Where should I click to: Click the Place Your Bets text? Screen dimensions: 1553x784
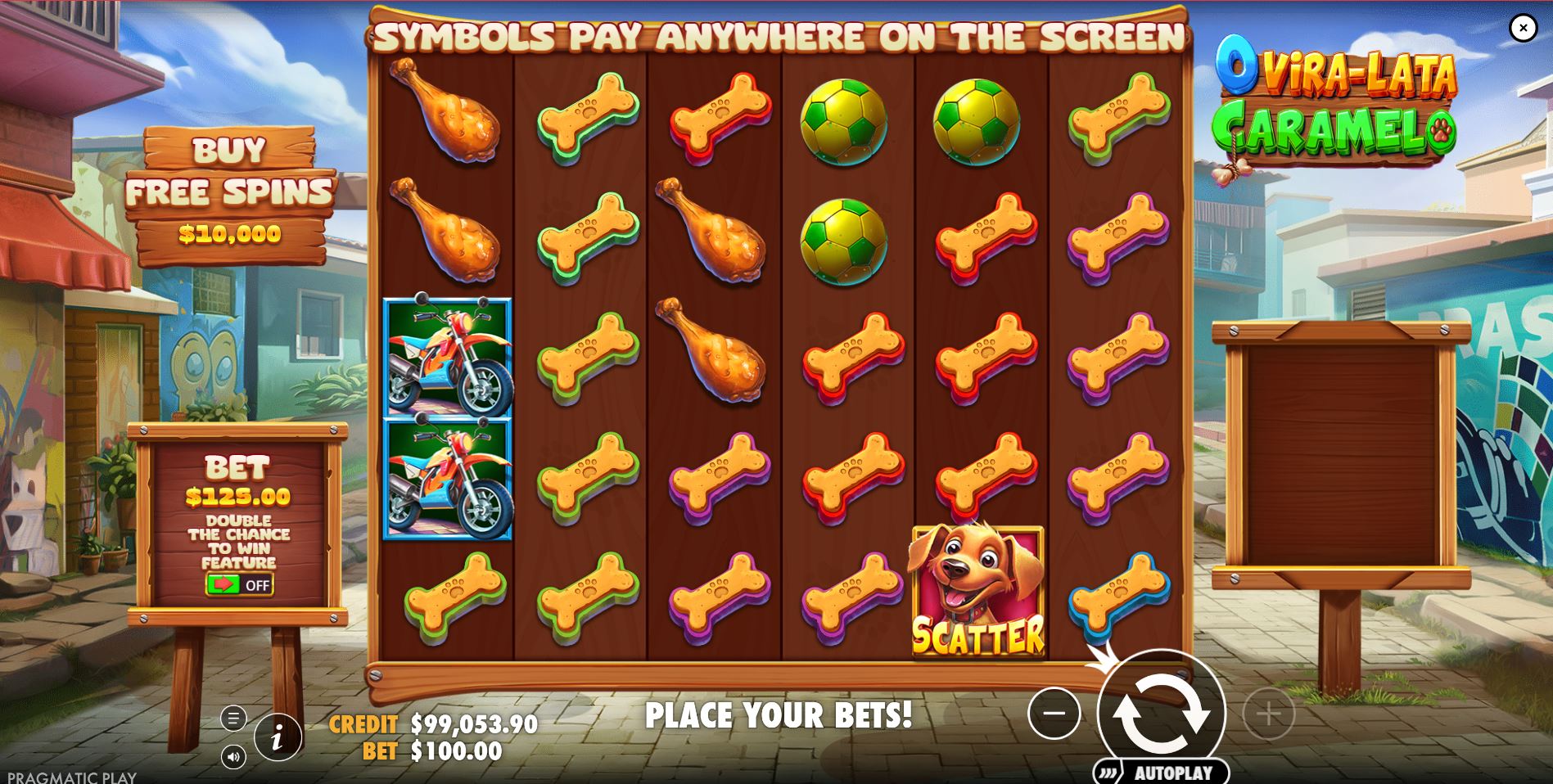(779, 714)
